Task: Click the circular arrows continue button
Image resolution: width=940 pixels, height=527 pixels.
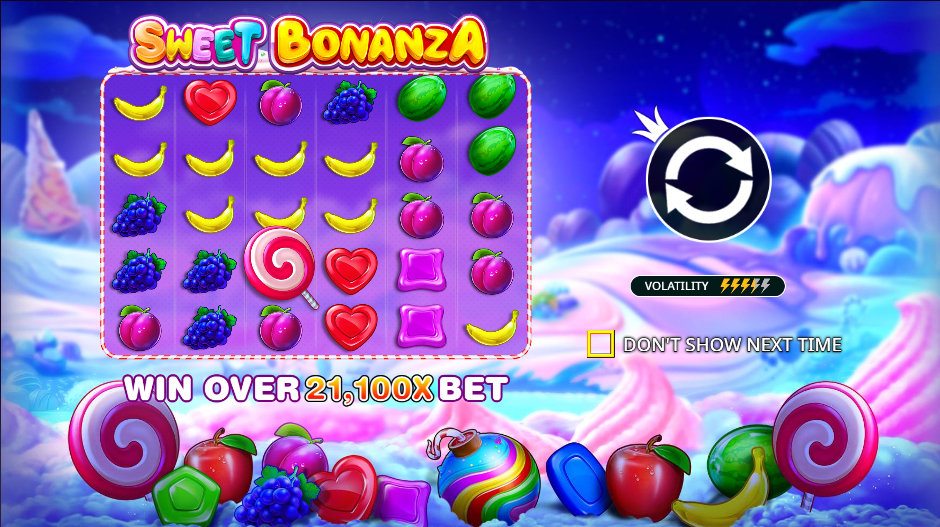Action: tap(708, 179)
